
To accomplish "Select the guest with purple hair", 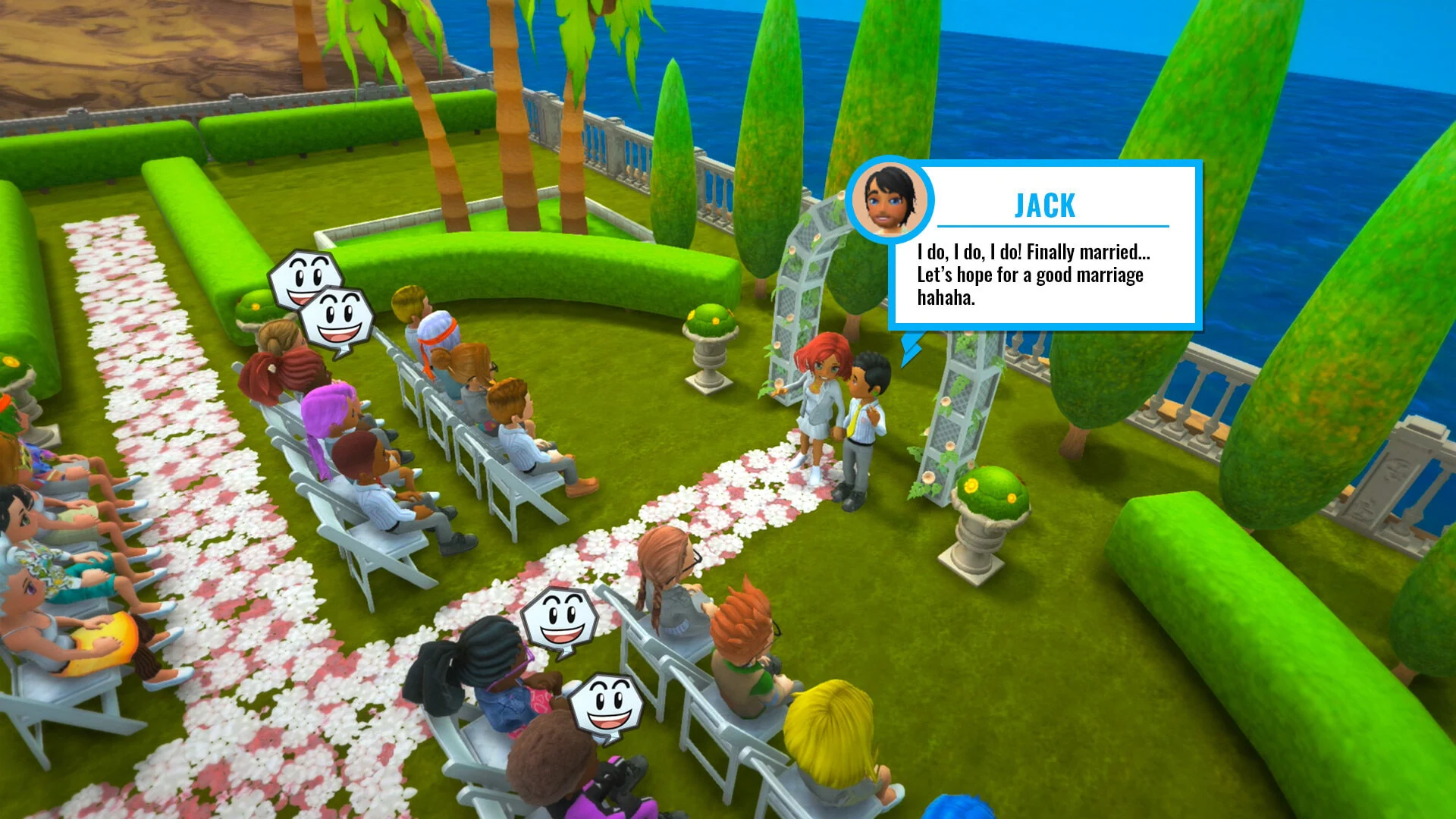I will (x=328, y=409).
